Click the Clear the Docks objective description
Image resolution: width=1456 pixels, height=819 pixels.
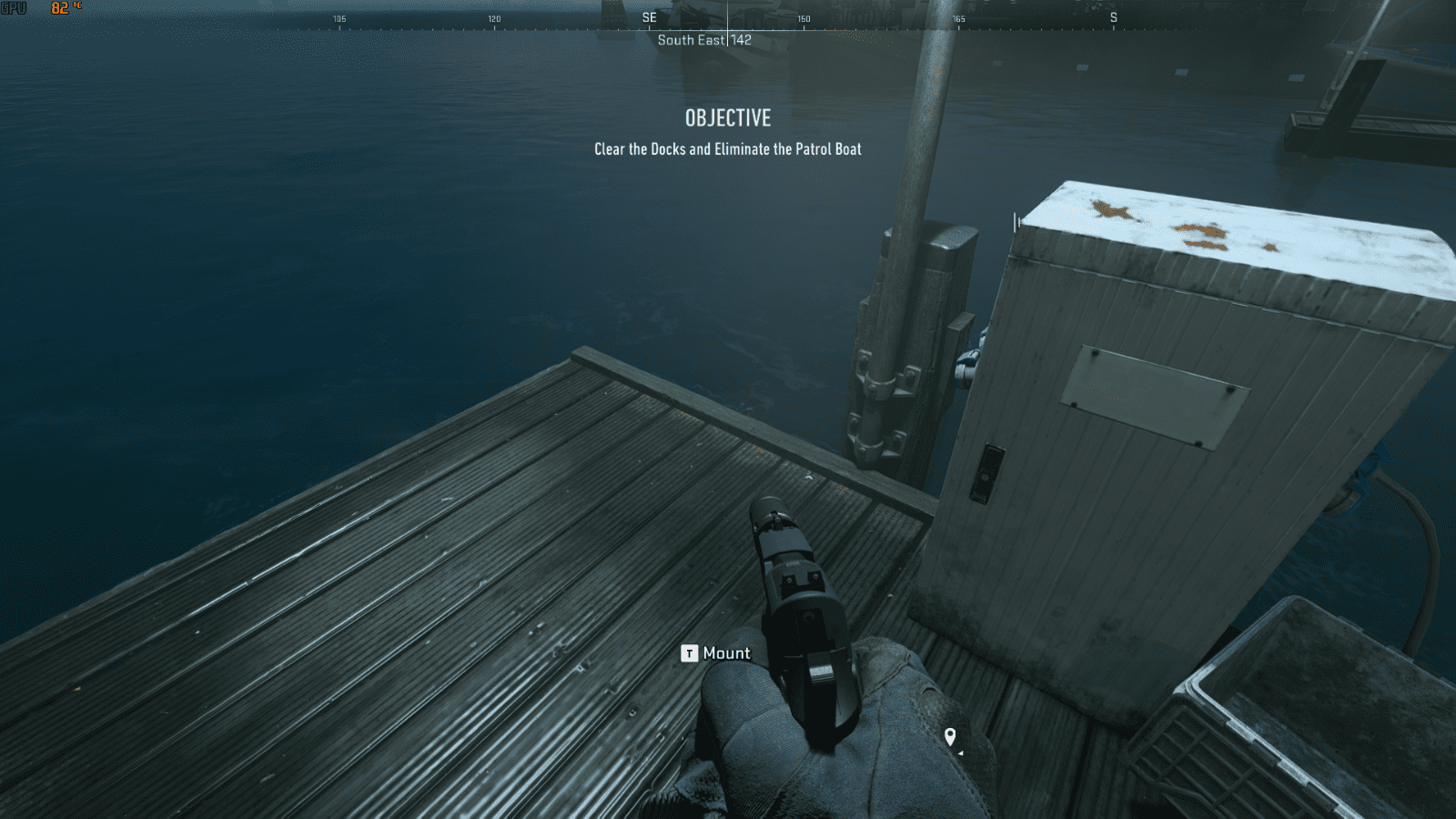(728, 148)
